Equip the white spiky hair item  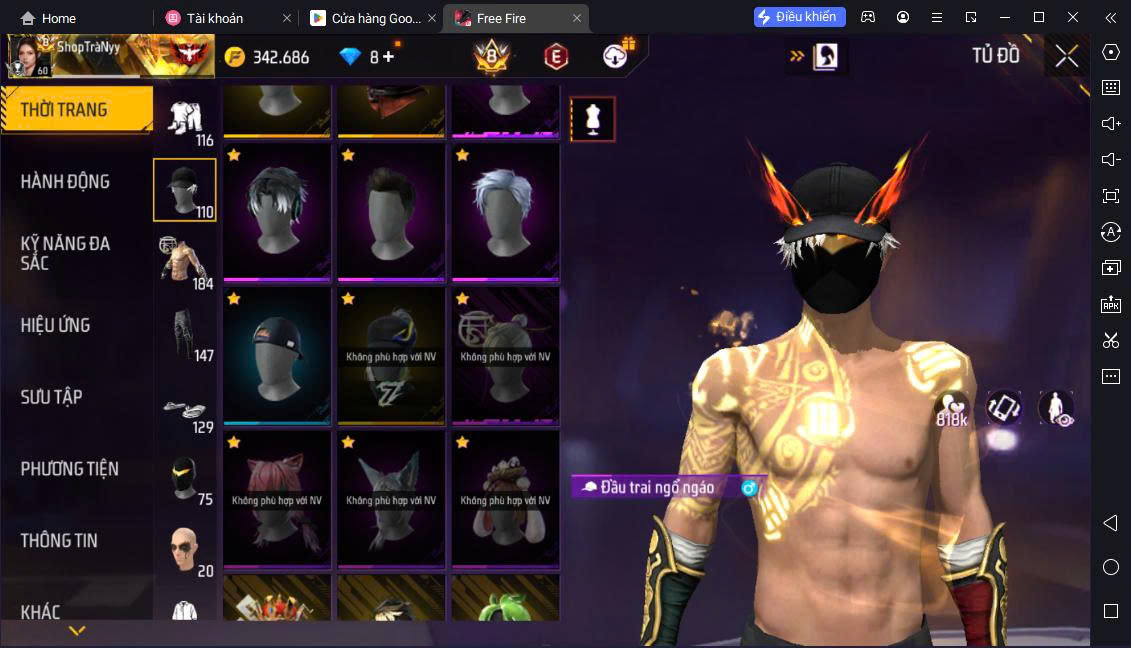505,212
